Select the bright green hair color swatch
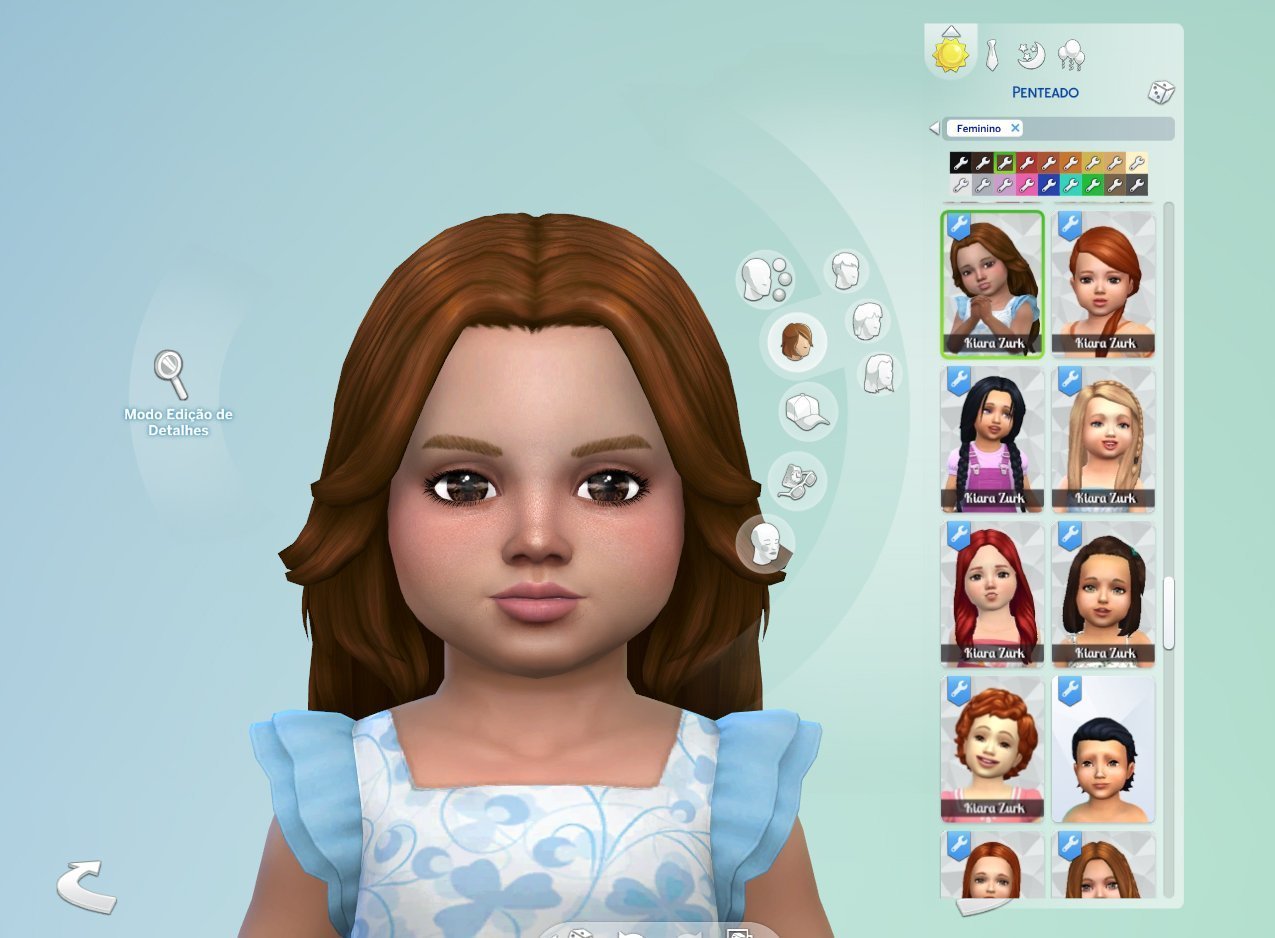1275x938 pixels. click(1093, 185)
